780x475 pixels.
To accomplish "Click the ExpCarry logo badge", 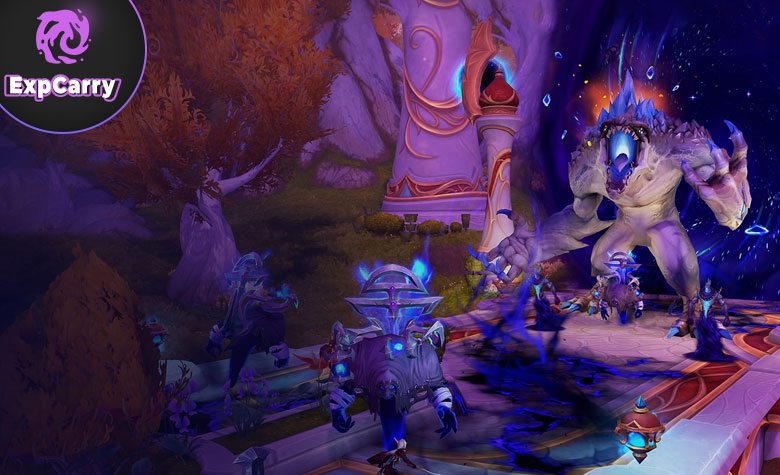I will [60, 58].
